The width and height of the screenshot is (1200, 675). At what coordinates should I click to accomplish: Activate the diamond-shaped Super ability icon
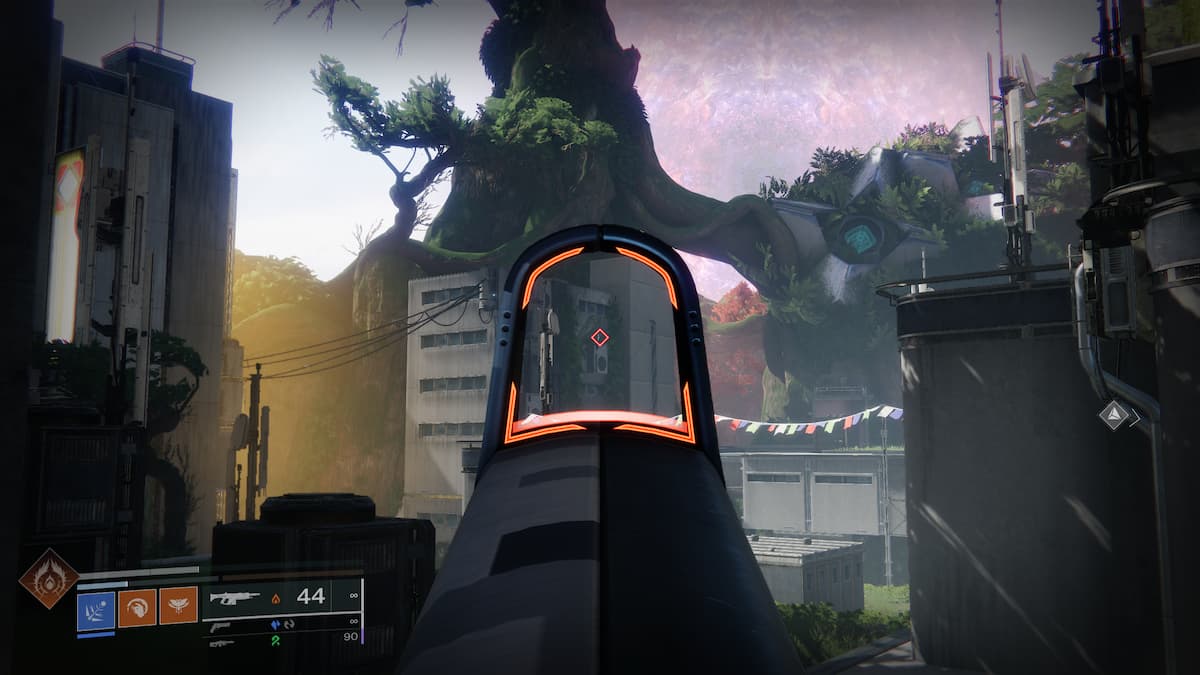[x=48, y=578]
